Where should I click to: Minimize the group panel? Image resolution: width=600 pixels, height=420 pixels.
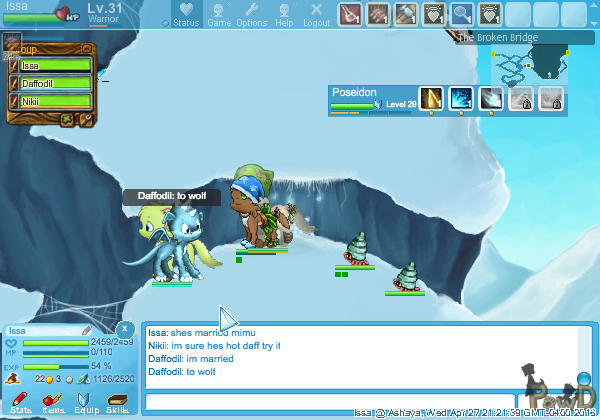(x=87, y=48)
